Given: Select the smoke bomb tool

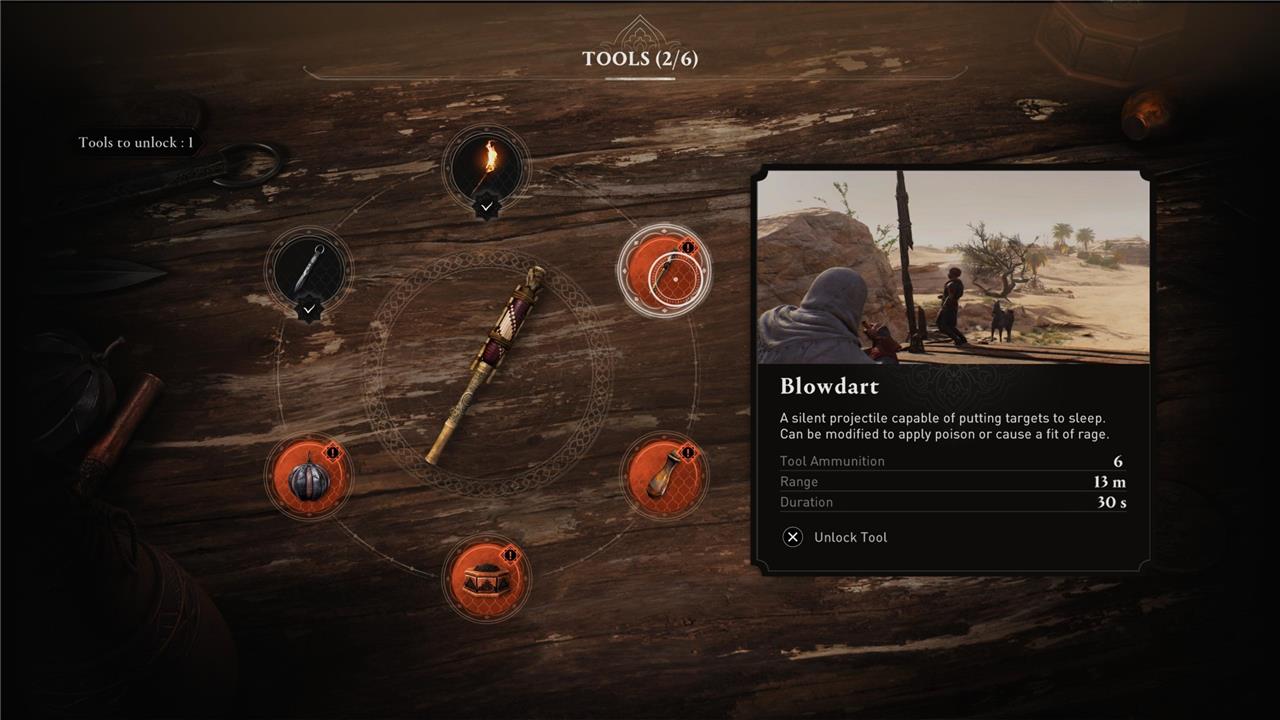Looking at the screenshot, I should click(309, 477).
